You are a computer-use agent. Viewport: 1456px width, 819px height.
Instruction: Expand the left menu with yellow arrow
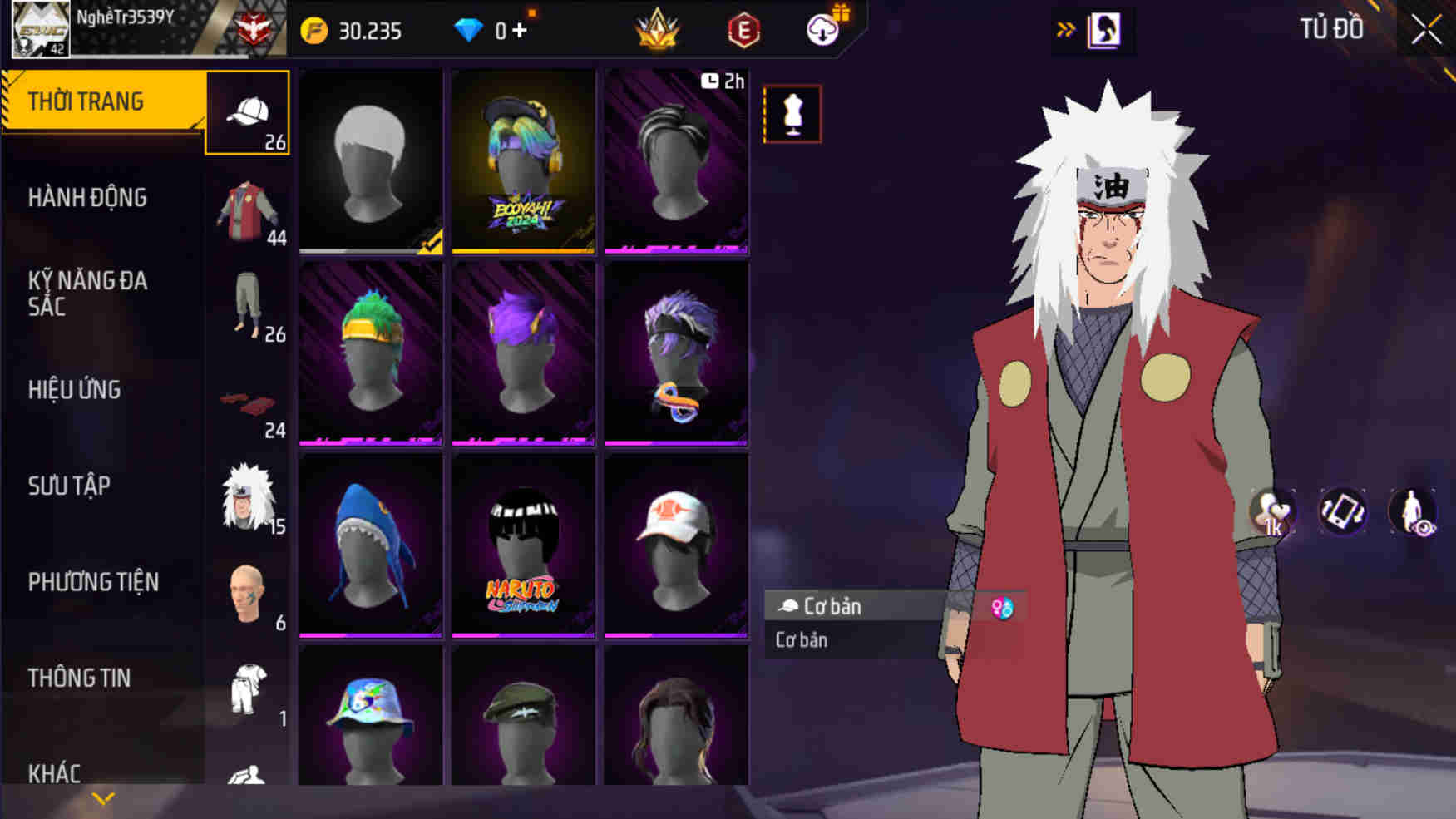click(x=103, y=799)
